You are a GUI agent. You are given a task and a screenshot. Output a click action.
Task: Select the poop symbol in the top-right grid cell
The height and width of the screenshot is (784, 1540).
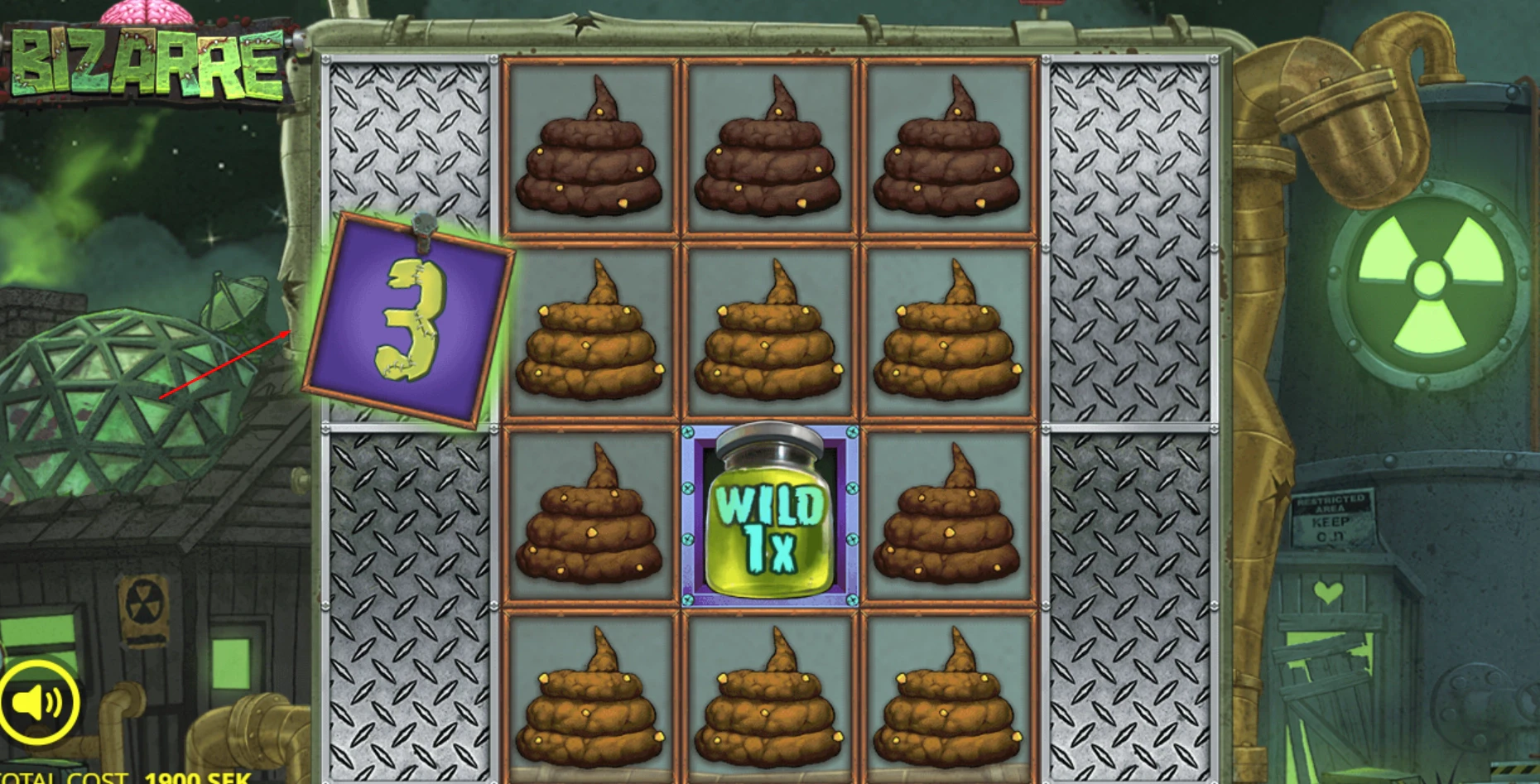coord(950,149)
